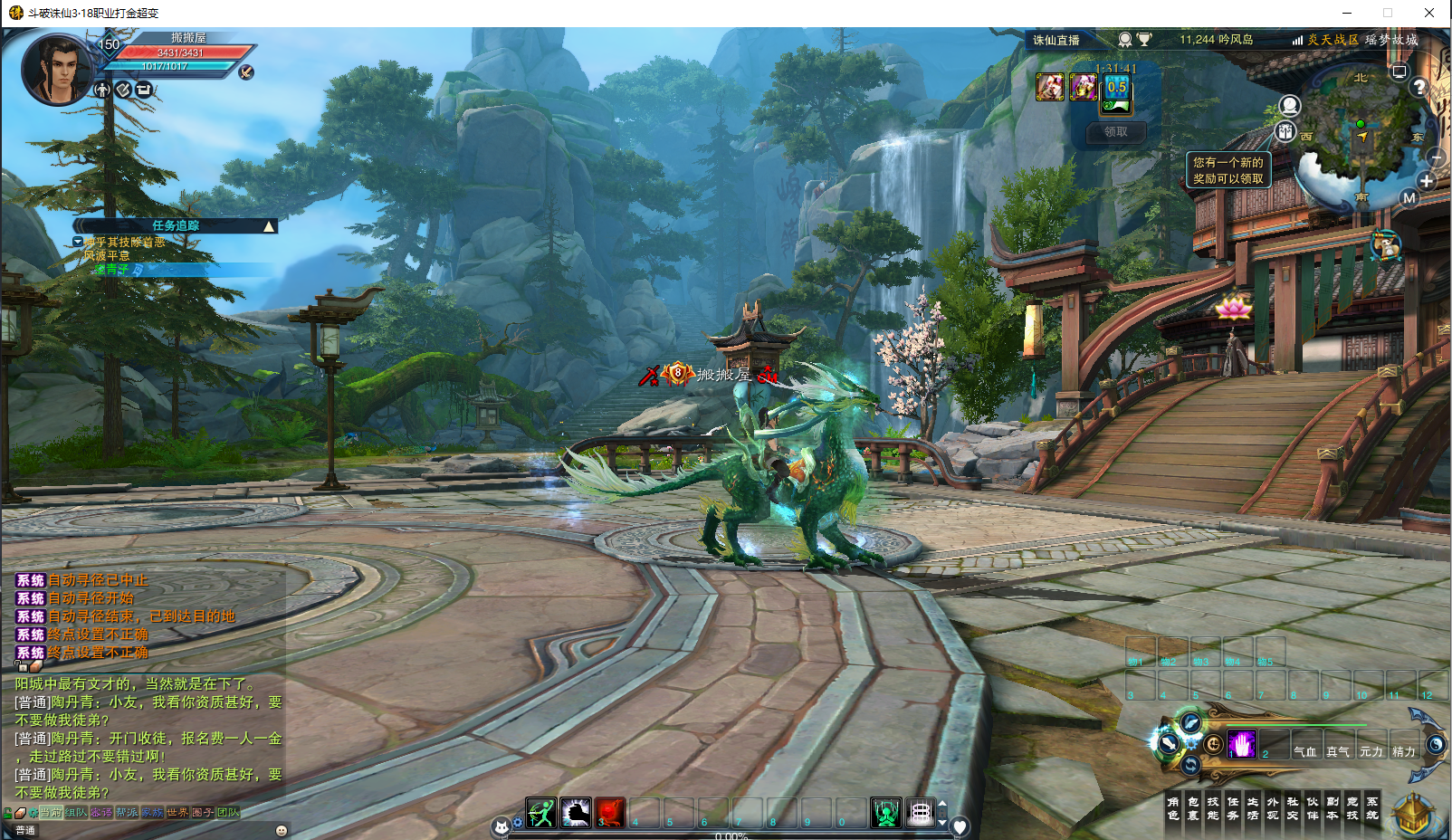Activate the purple hand skill slot

coord(1241,744)
